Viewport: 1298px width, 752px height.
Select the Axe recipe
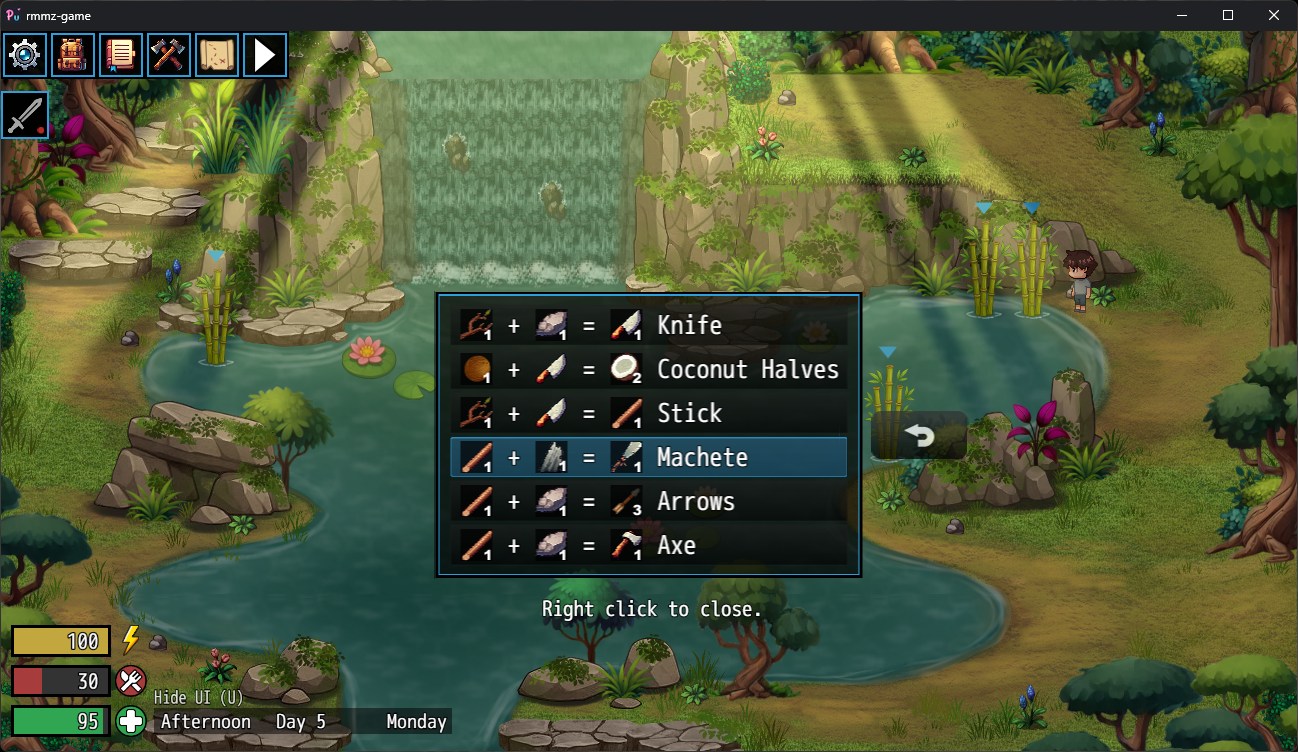pos(648,545)
